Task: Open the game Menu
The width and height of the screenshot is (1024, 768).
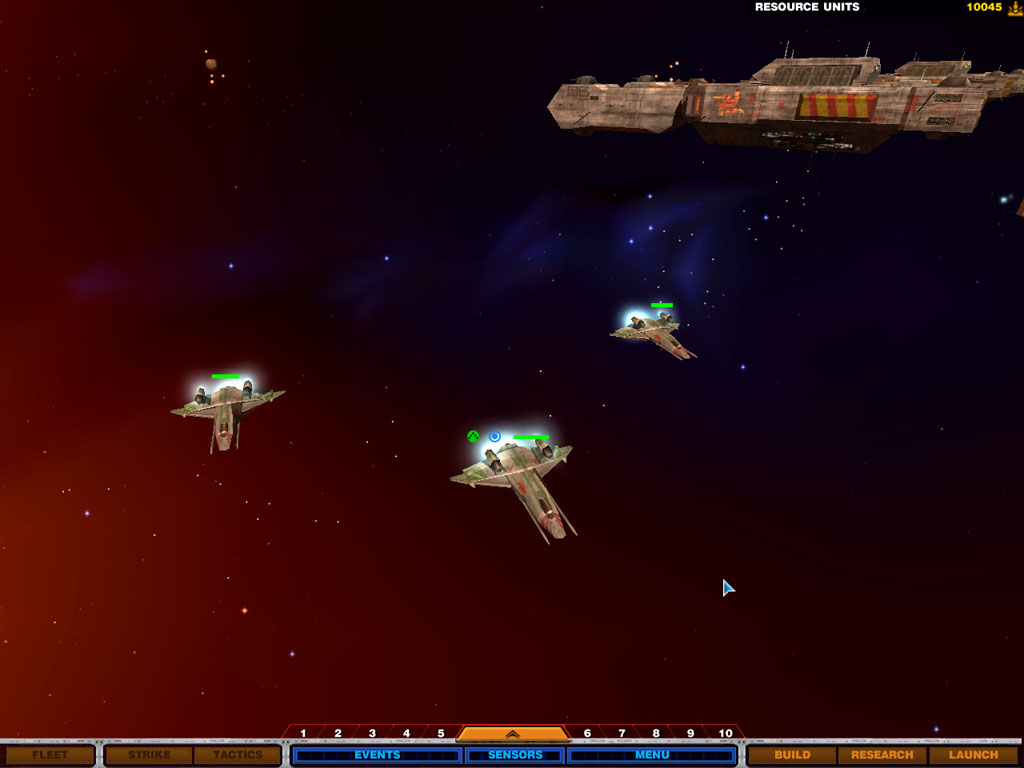Action: point(652,755)
